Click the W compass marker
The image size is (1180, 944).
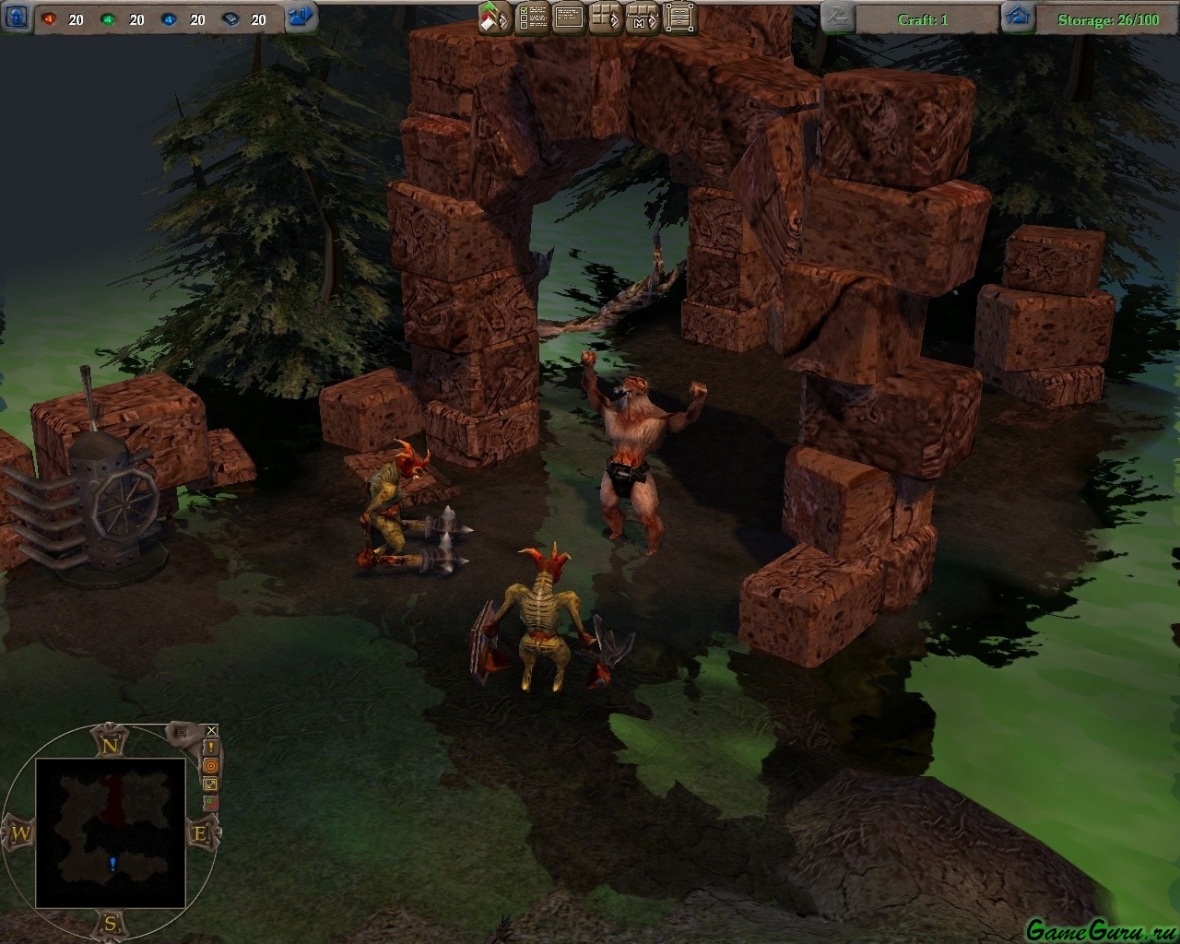19,832
